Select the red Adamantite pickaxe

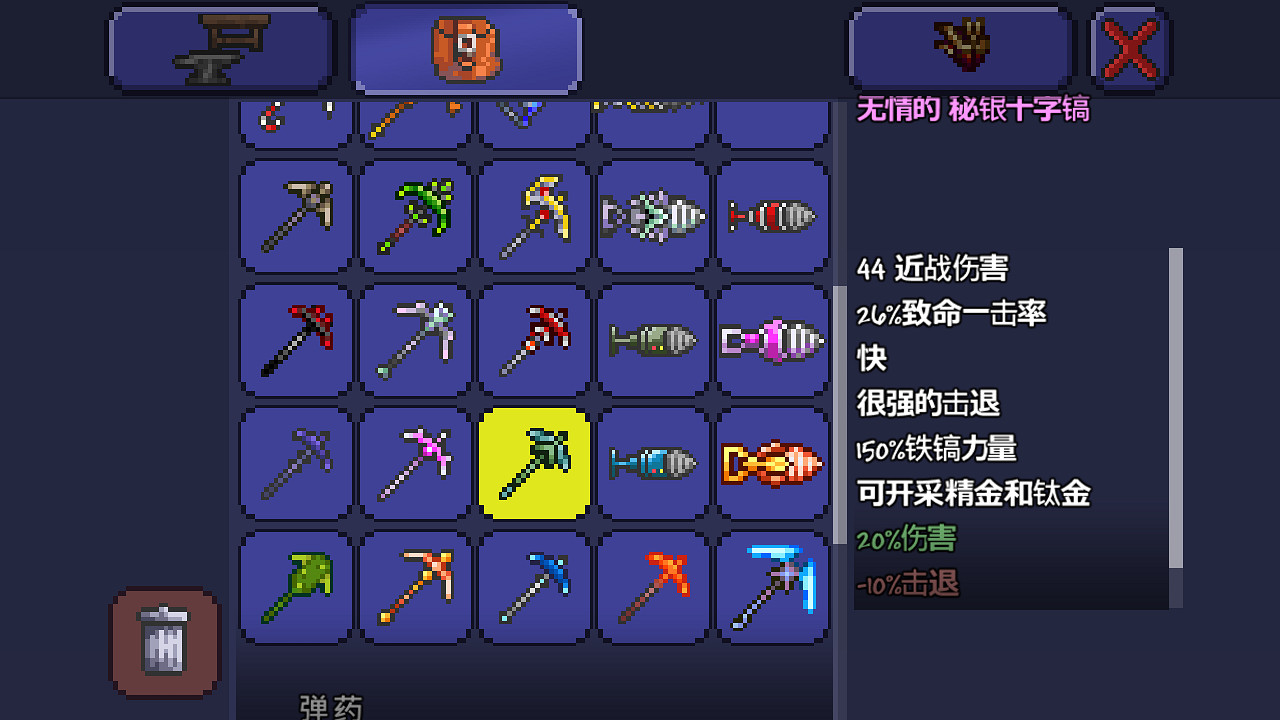pyautogui.click(x=533, y=340)
